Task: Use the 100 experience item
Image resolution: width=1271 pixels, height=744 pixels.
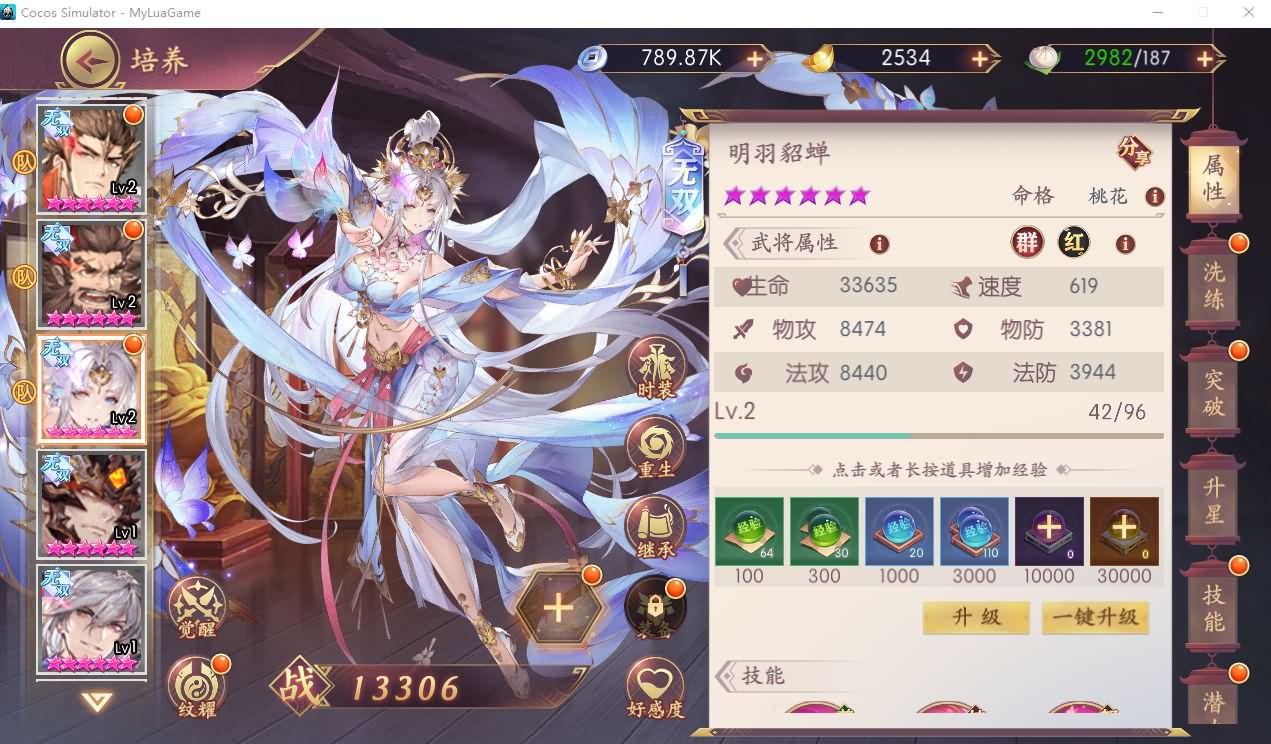Action: pos(749,531)
